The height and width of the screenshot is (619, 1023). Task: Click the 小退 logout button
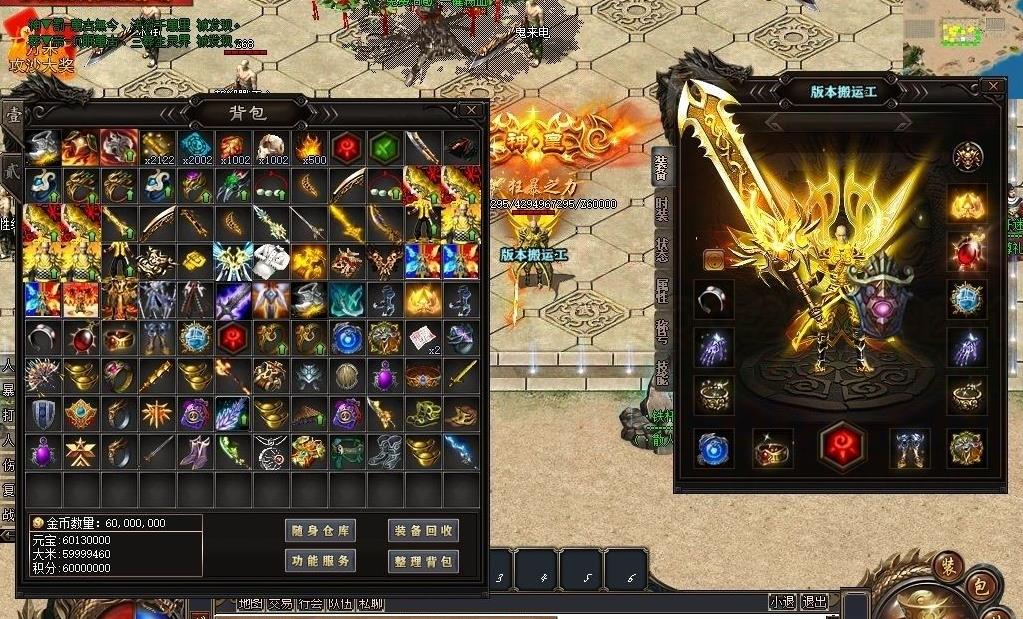782,602
